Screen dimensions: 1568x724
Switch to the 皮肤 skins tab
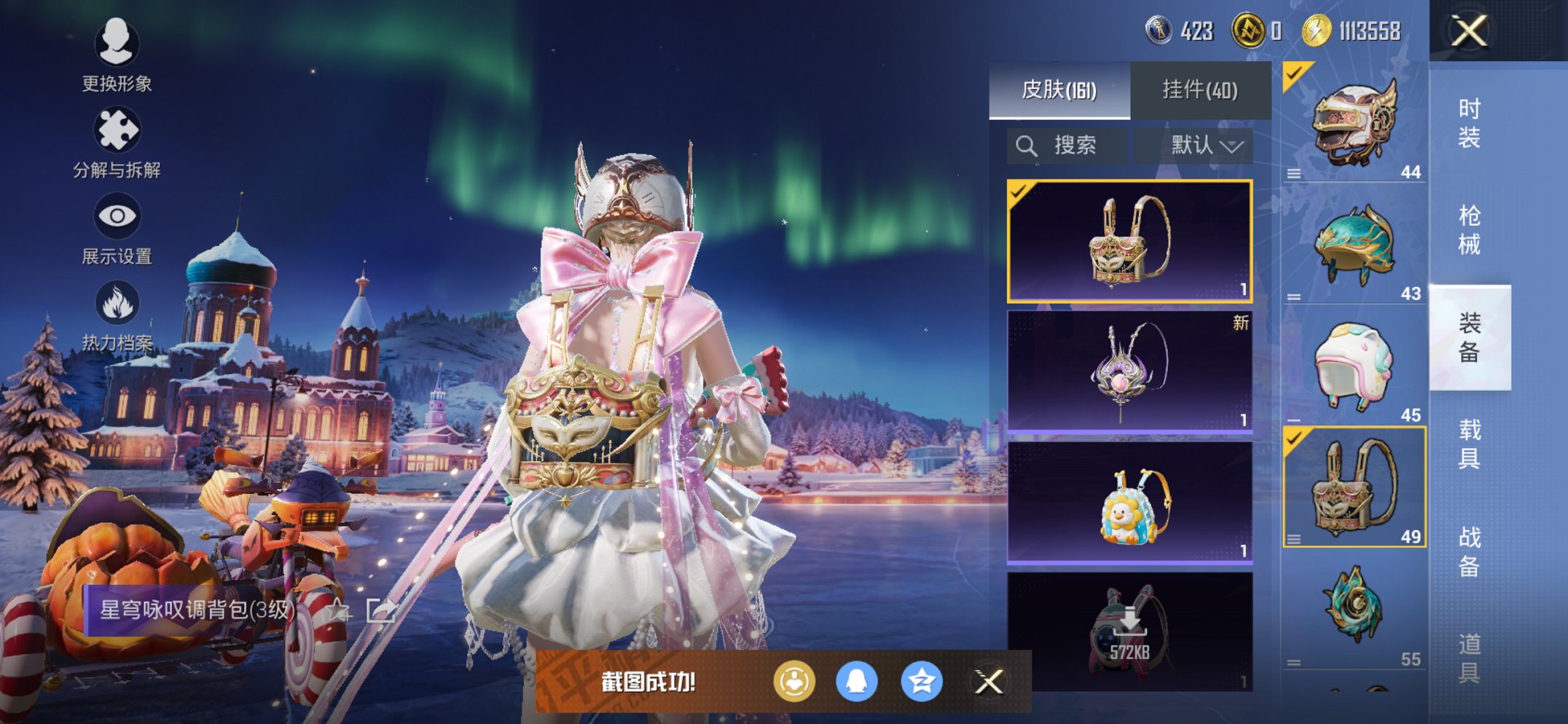click(1059, 90)
